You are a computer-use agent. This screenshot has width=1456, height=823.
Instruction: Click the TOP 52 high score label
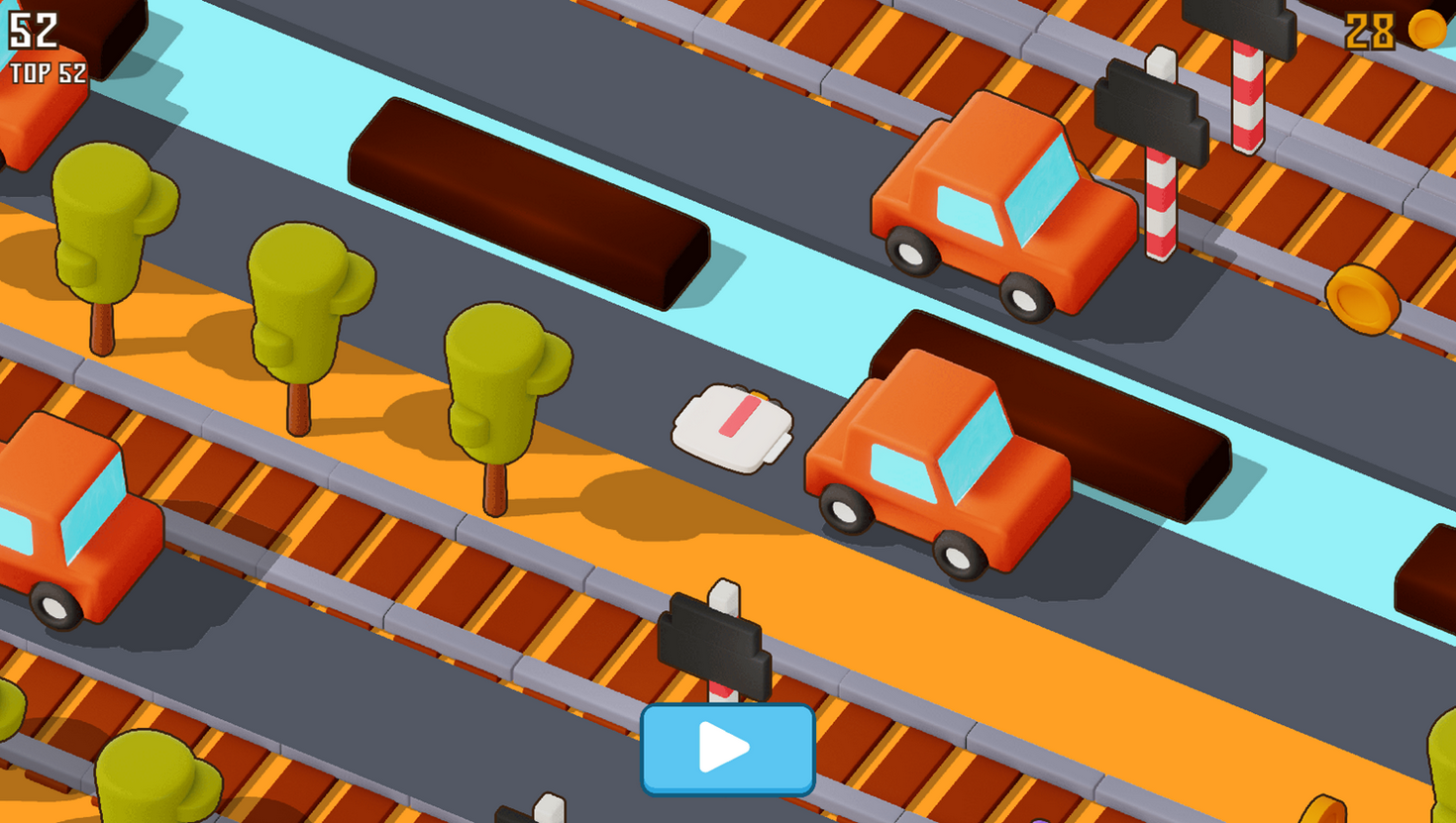(x=48, y=71)
